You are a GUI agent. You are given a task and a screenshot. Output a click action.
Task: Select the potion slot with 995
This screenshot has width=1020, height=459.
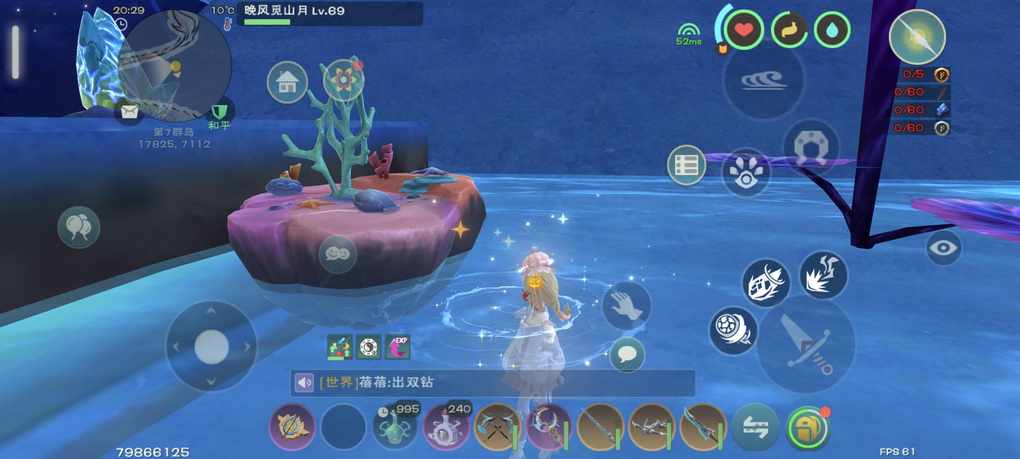pos(395,427)
